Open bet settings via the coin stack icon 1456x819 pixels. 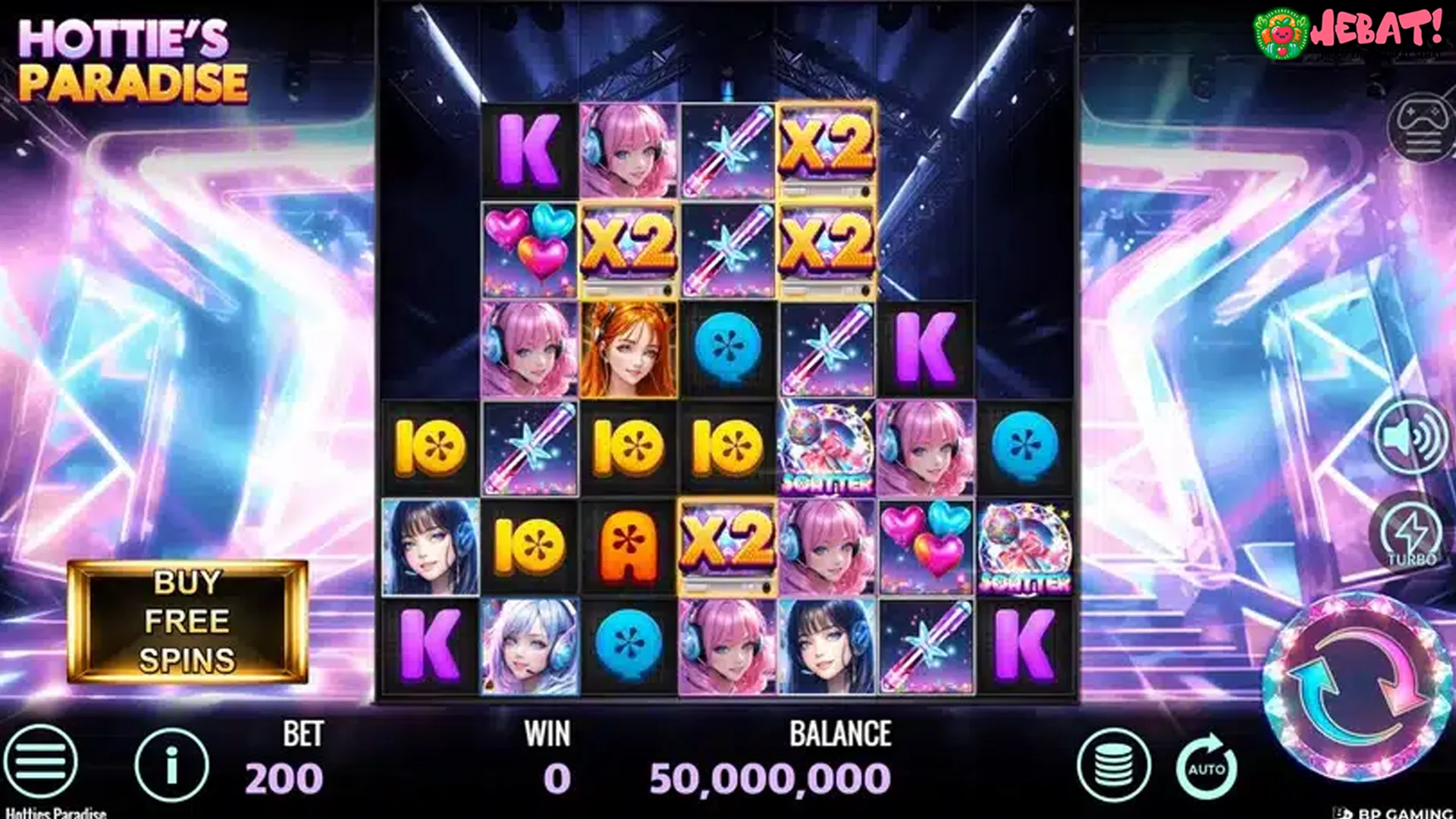tap(1113, 765)
